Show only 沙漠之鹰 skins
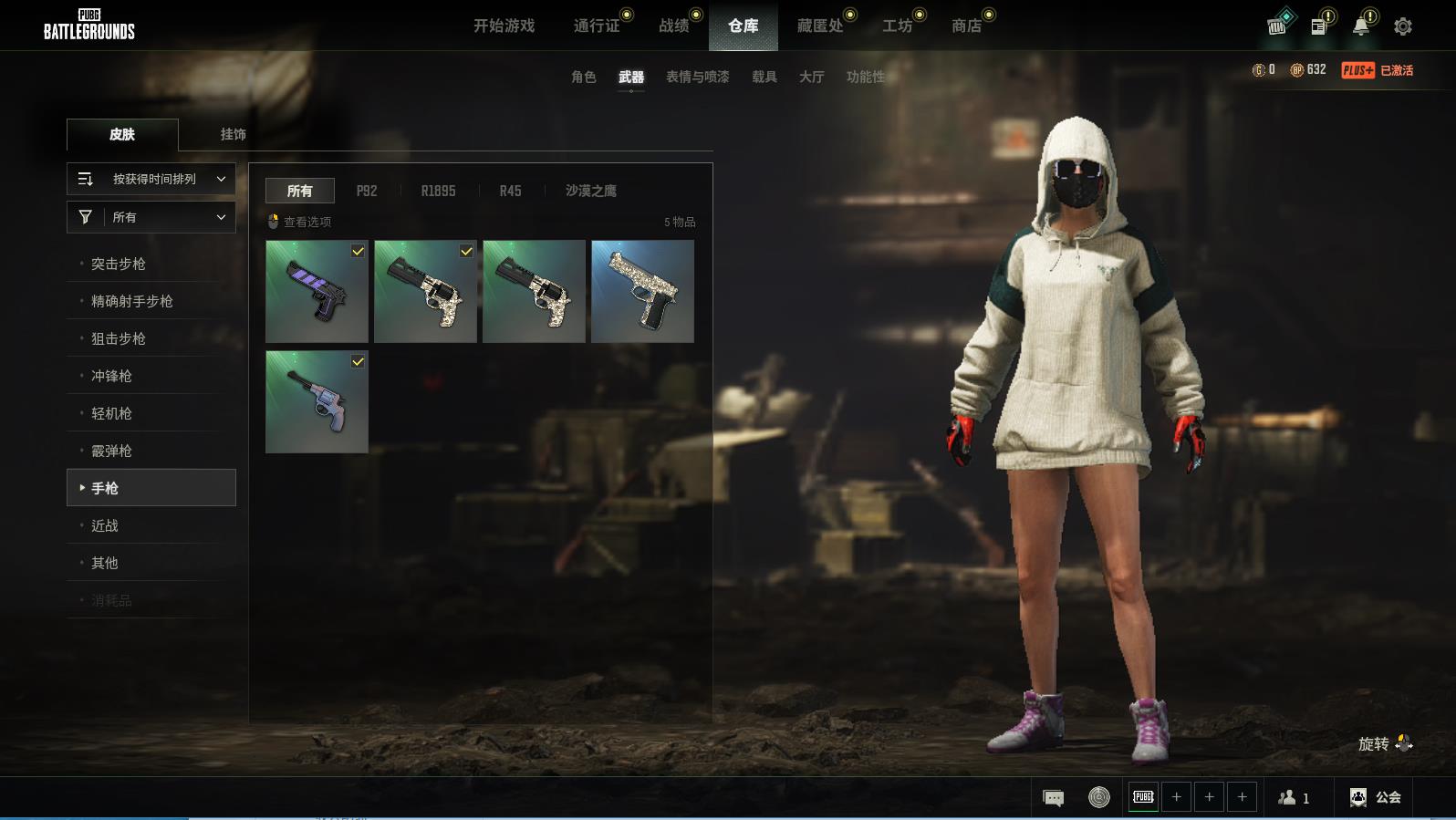Viewport: 1456px width, 820px height. click(x=590, y=191)
